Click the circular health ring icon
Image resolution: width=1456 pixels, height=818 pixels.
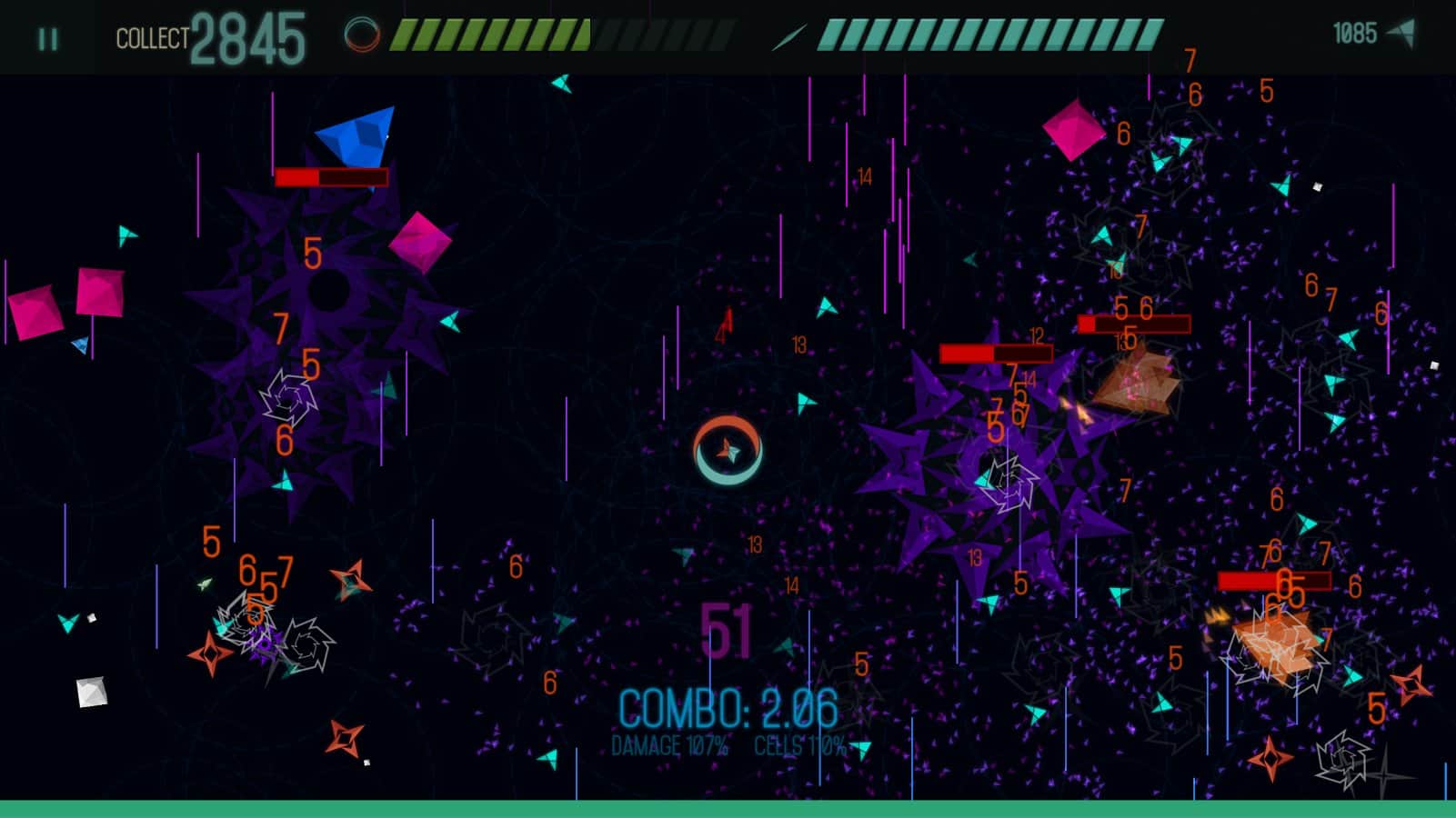pos(363,35)
